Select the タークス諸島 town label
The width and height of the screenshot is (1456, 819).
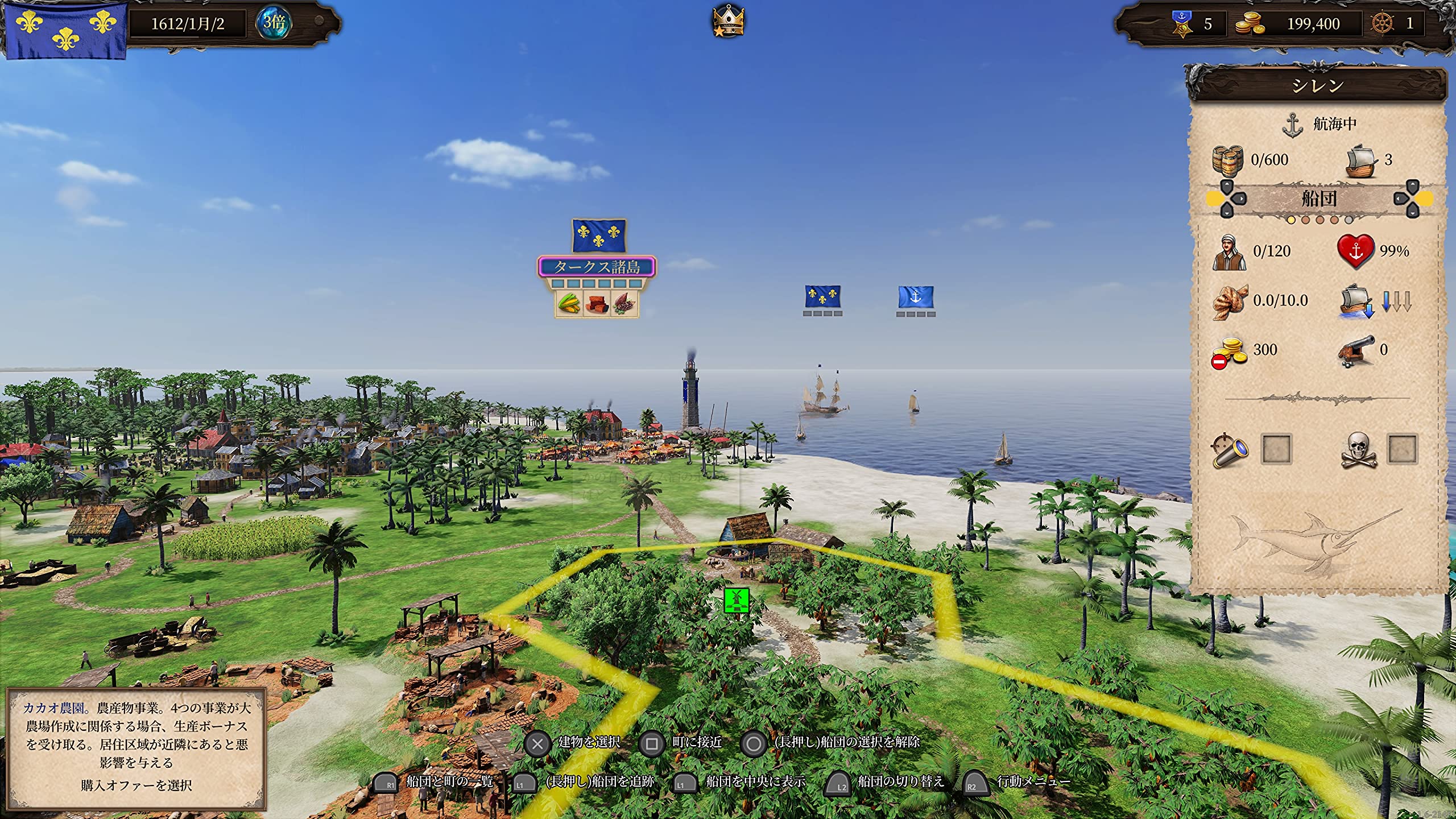click(597, 267)
